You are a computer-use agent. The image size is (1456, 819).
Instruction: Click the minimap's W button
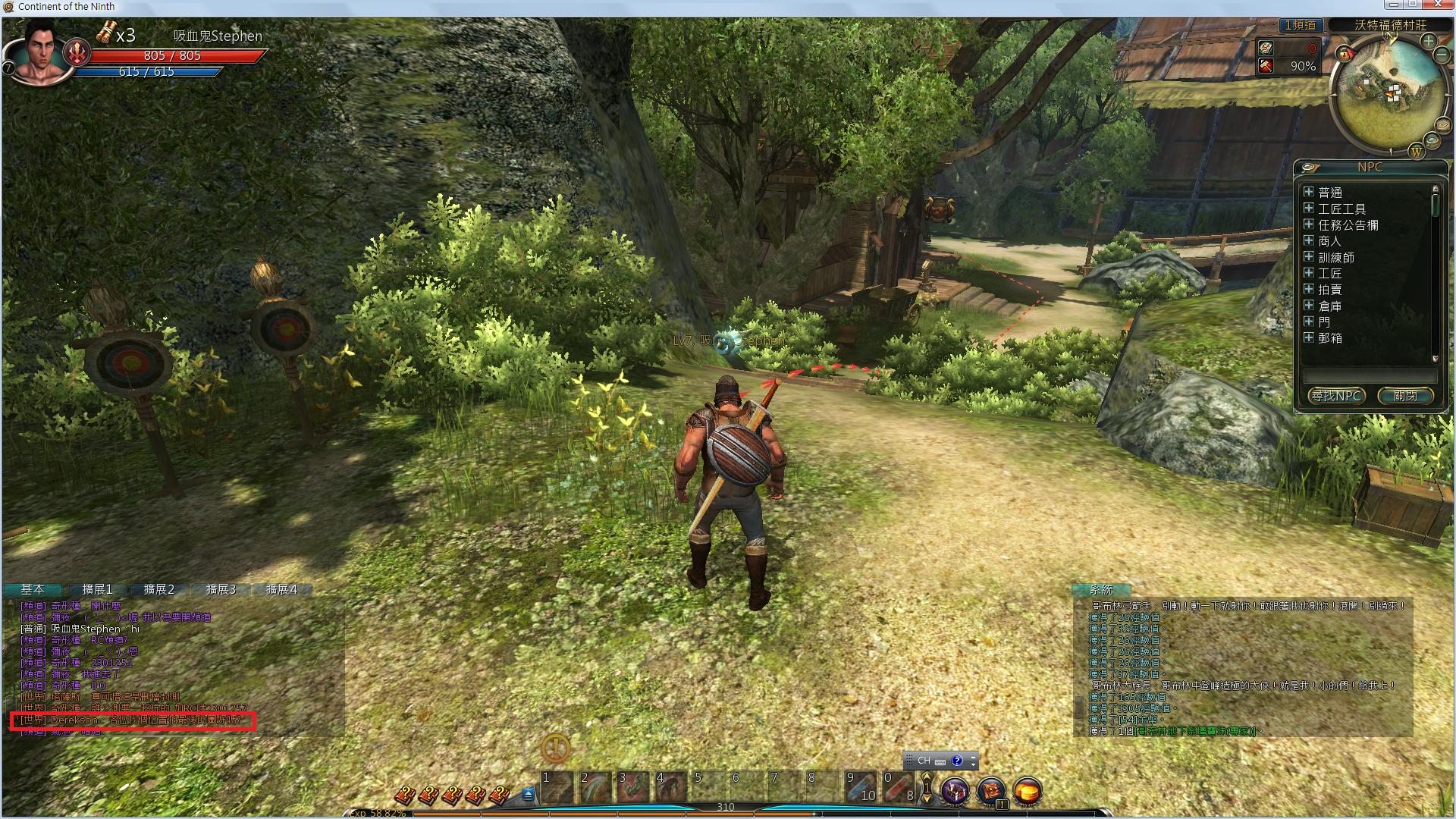1416,152
